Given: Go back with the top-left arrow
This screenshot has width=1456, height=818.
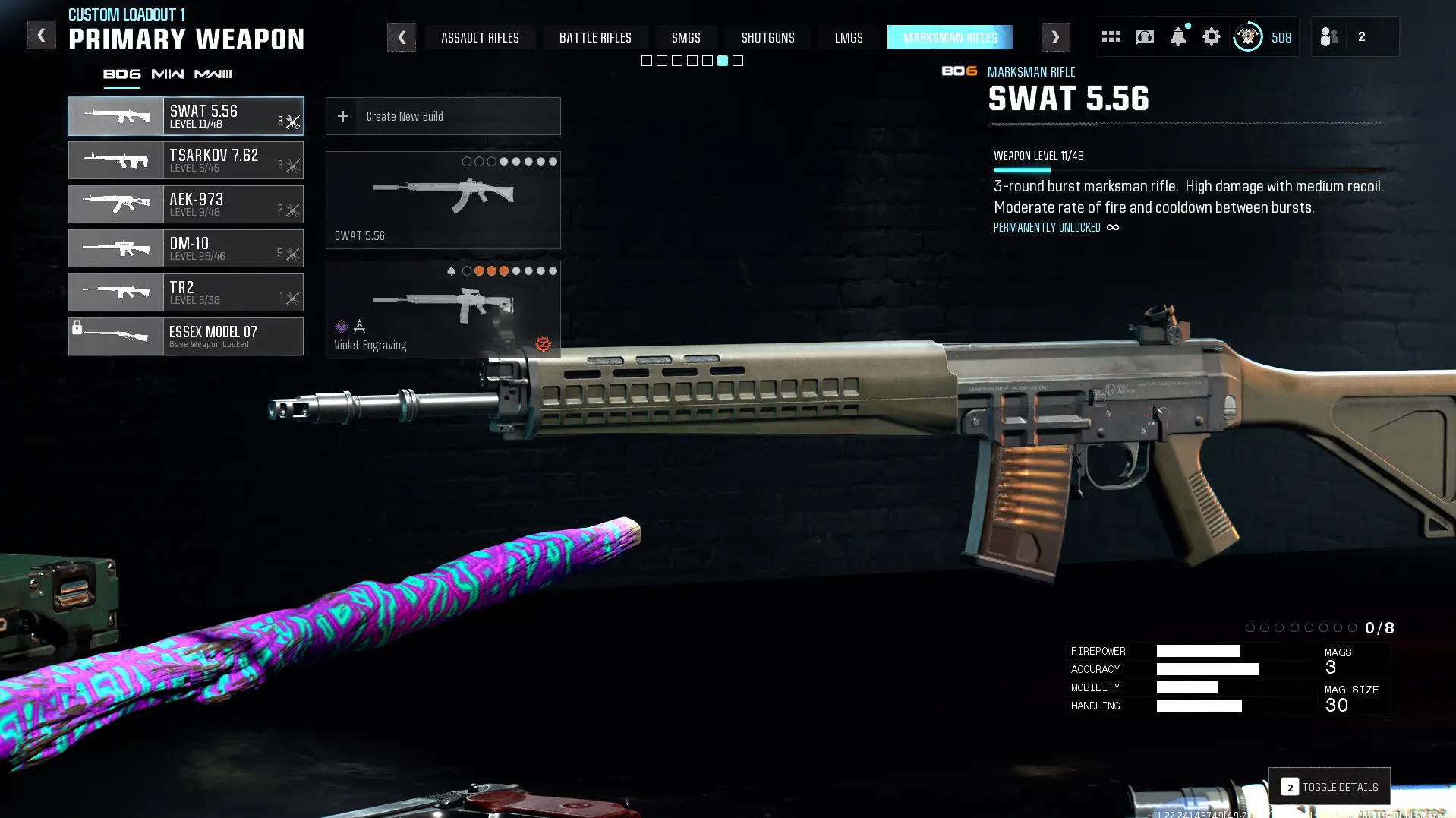Looking at the screenshot, I should [41, 36].
